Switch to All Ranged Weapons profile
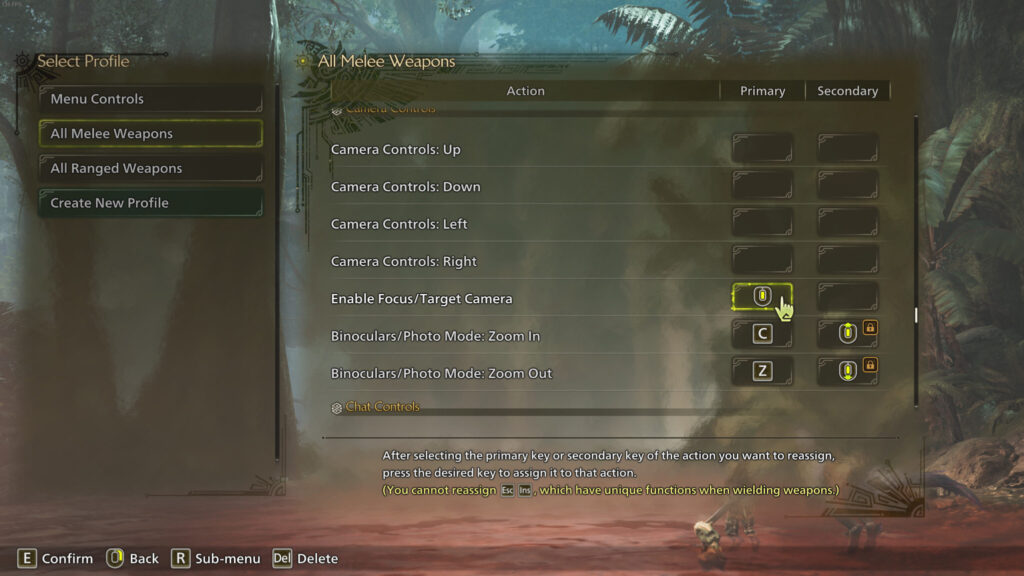Image resolution: width=1024 pixels, height=576 pixels. click(150, 168)
